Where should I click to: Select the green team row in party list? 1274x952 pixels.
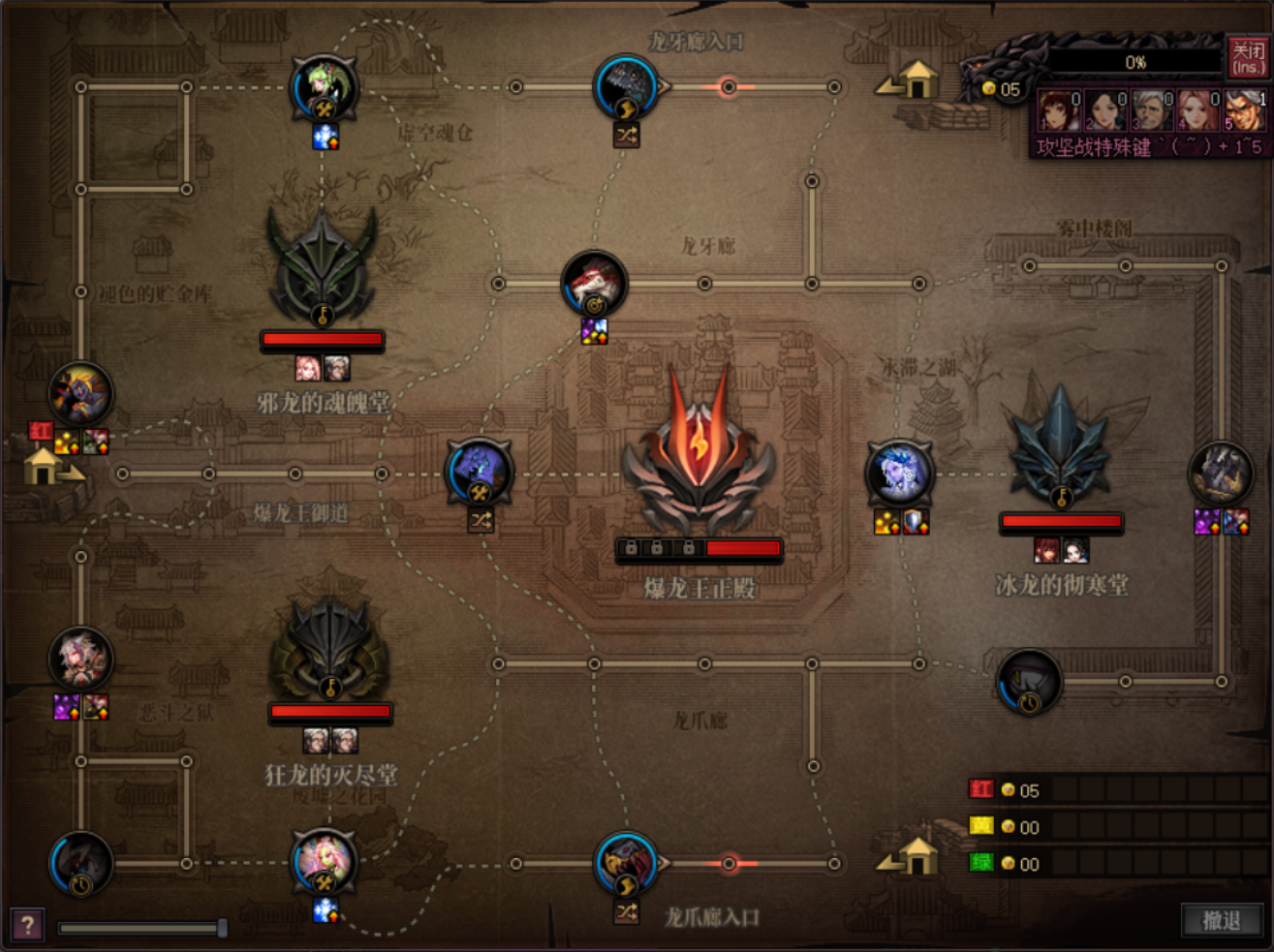pyautogui.click(x=1114, y=863)
